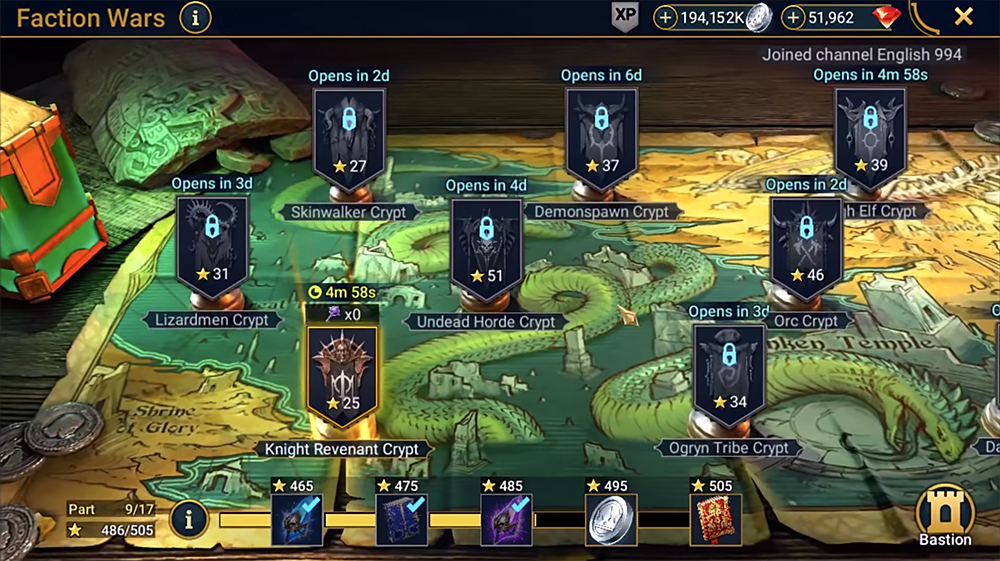Viewport: 1000px width, 561px height.
Task: View the 475-star blue tome reward
Action: pyautogui.click(x=401, y=520)
